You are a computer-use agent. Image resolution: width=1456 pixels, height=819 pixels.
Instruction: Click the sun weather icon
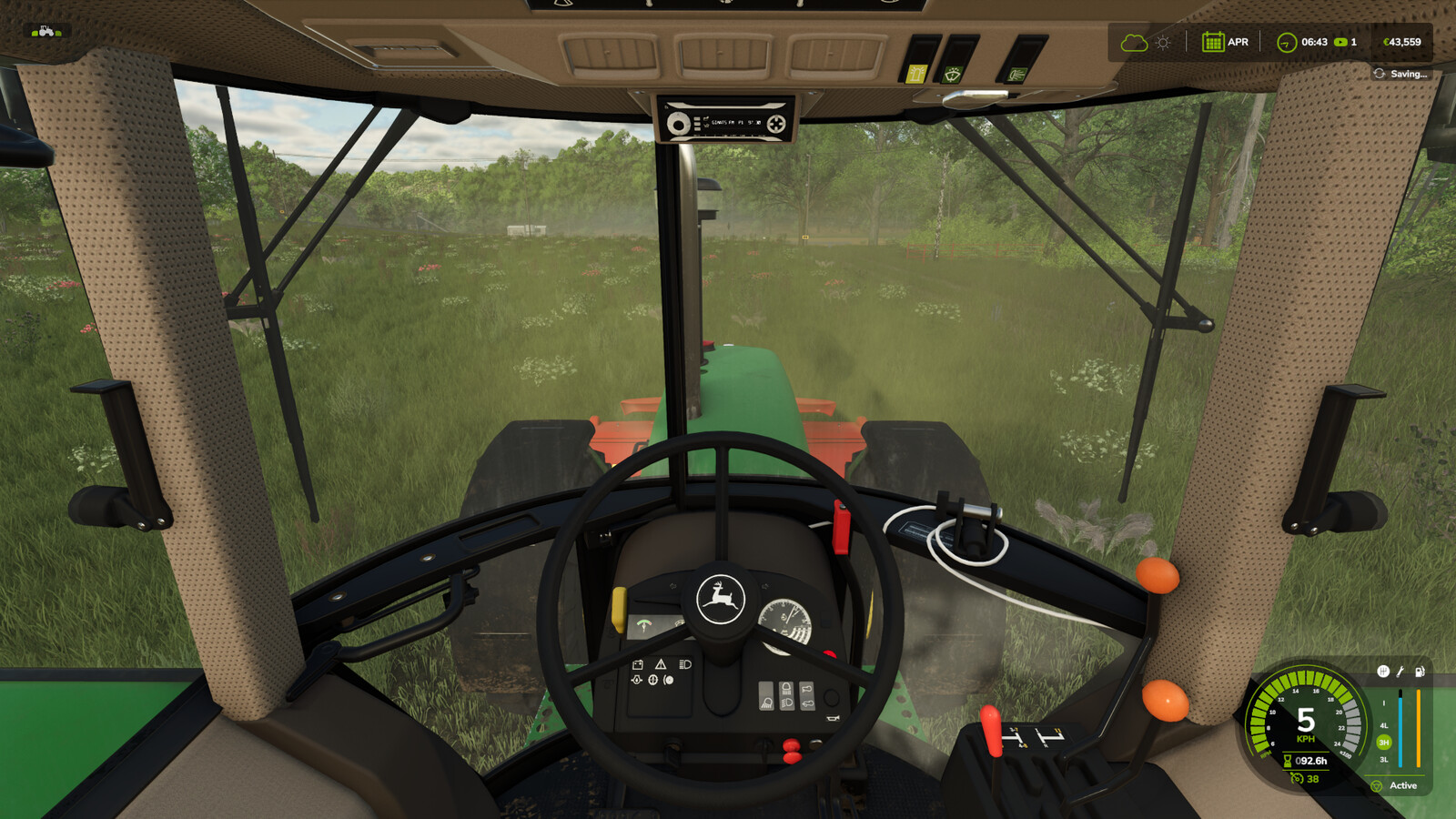click(1163, 43)
